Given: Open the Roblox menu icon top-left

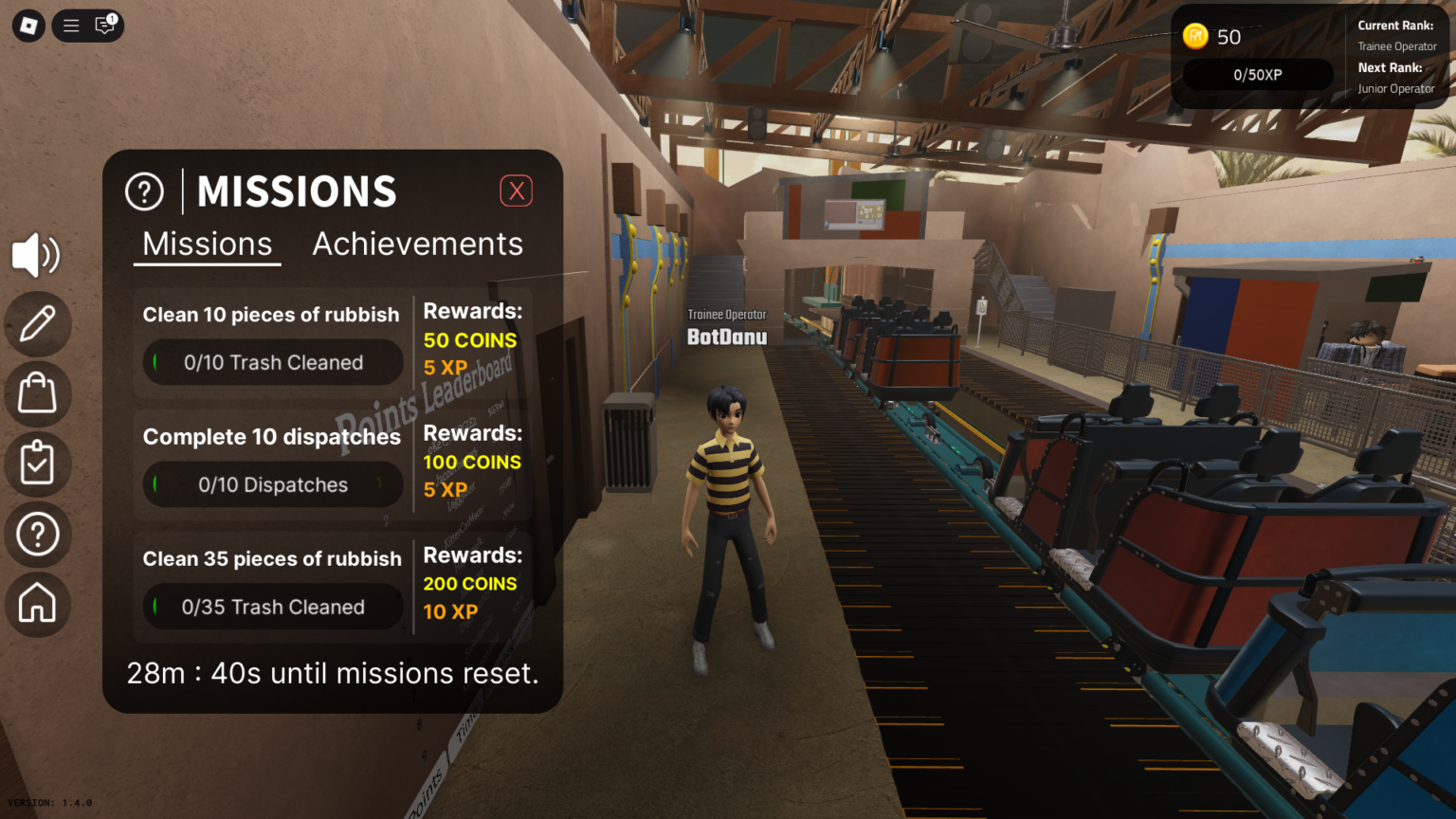Looking at the screenshot, I should (x=27, y=26).
